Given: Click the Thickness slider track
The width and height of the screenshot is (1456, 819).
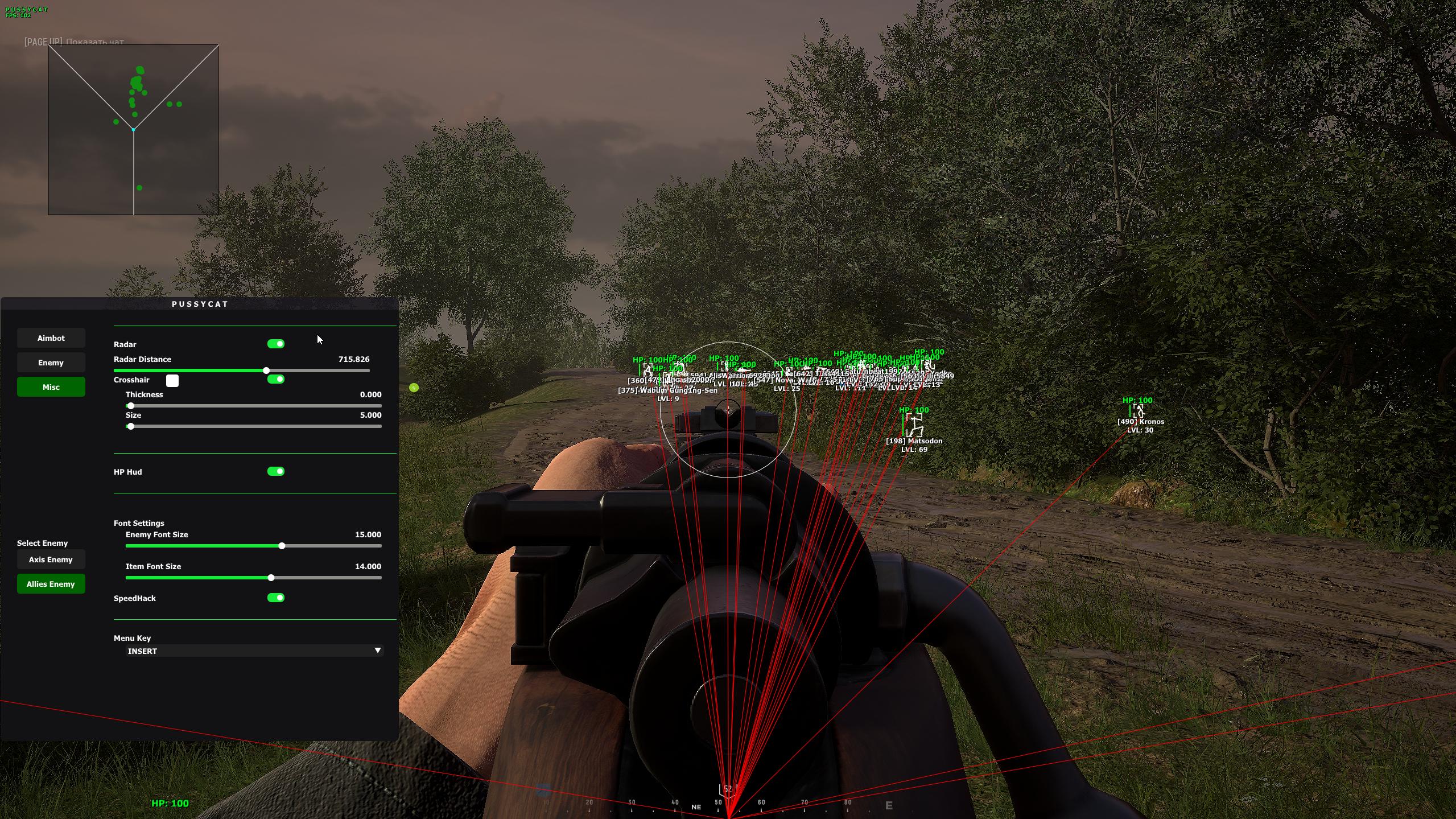Looking at the screenshot, I should [x=253, y=406].
